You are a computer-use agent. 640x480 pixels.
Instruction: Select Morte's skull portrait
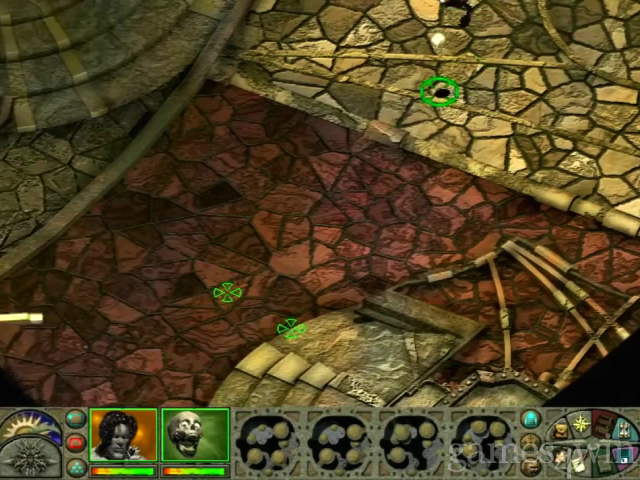tap(195, 436)
